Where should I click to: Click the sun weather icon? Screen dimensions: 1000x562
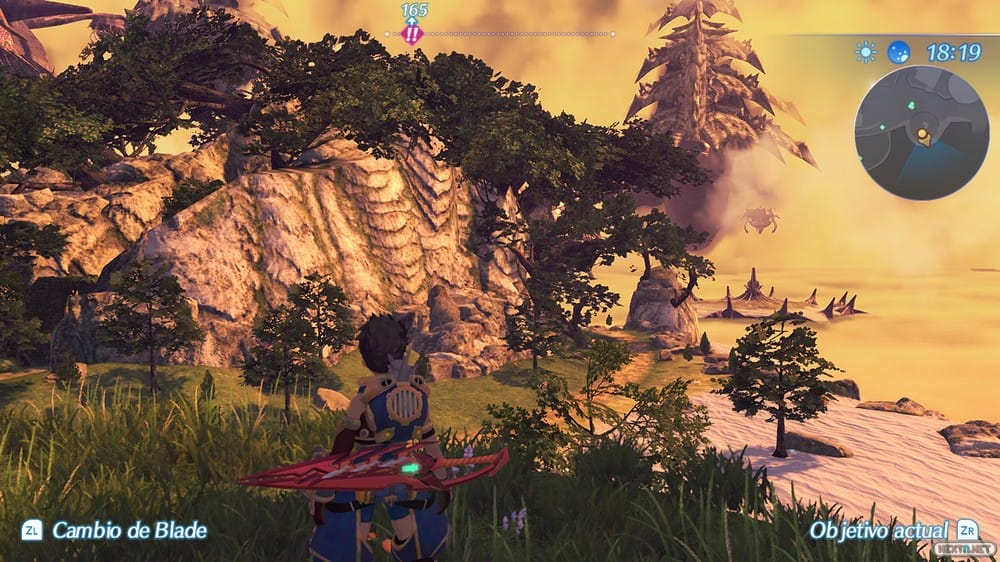pyautogui.click(x=865, y=51)
